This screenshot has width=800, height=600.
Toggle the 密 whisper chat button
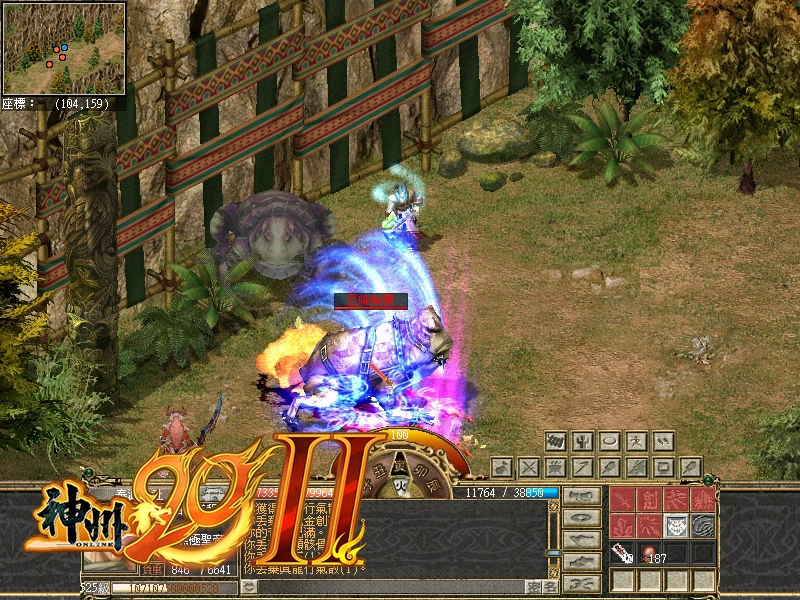point(532,587)
